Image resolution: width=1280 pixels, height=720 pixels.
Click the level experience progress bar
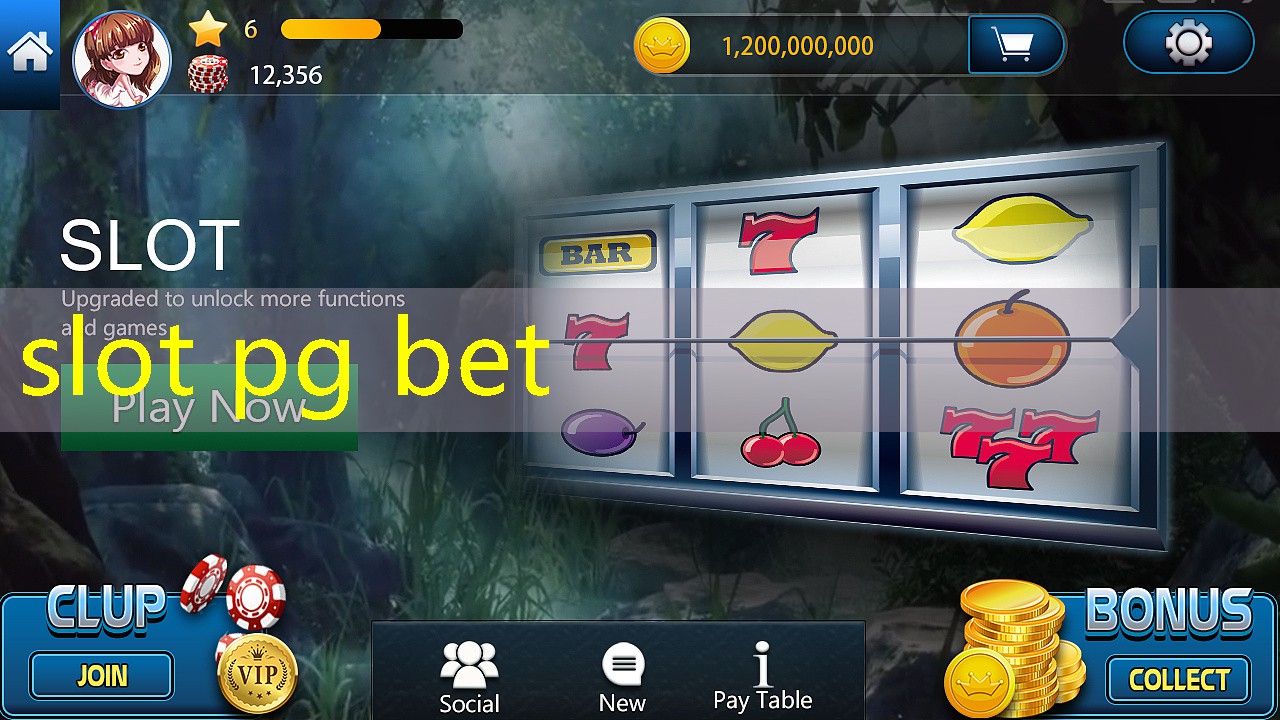click(370, 30)
